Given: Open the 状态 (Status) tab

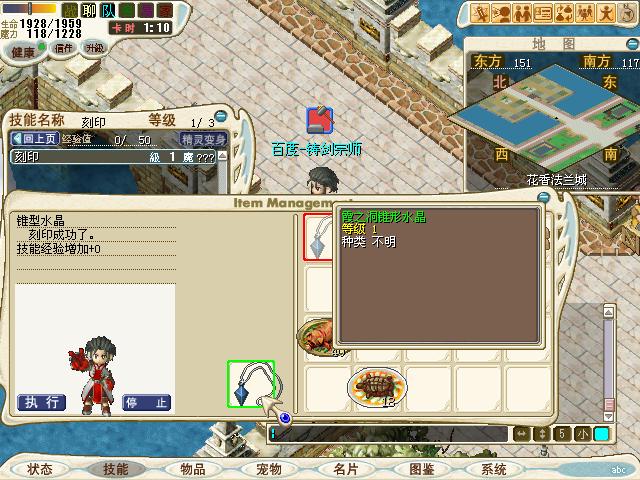Looking at the screenshot, I should (40, 469).
